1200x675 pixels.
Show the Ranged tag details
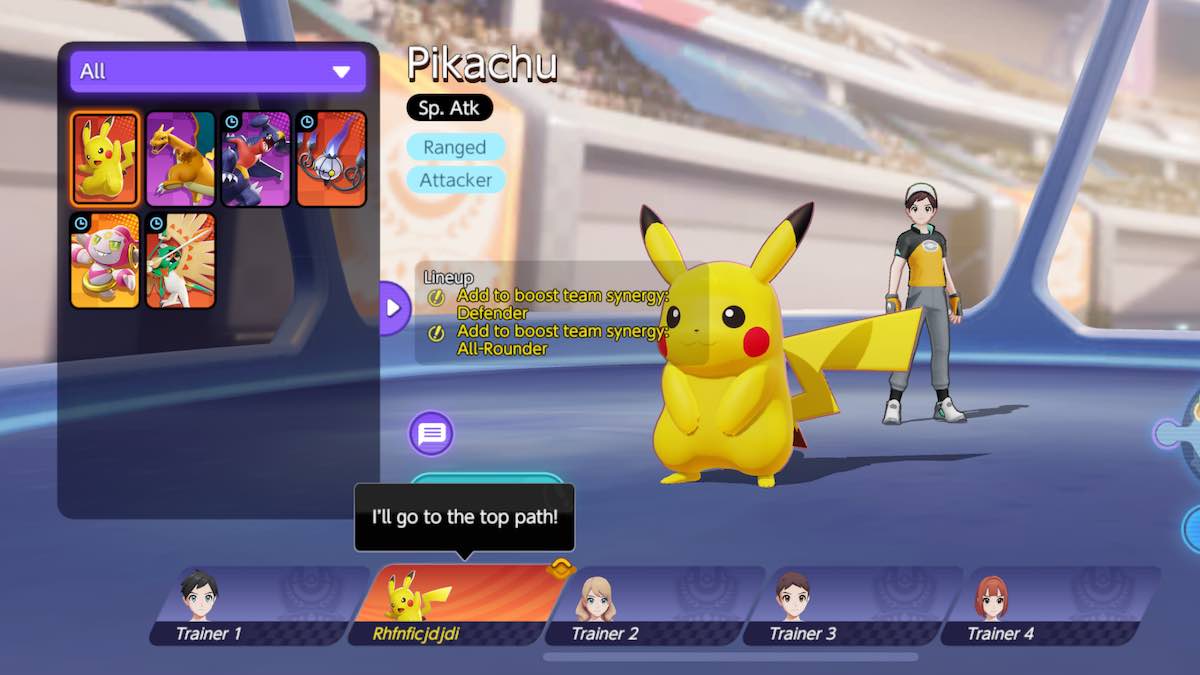click(x=454, y=147)
